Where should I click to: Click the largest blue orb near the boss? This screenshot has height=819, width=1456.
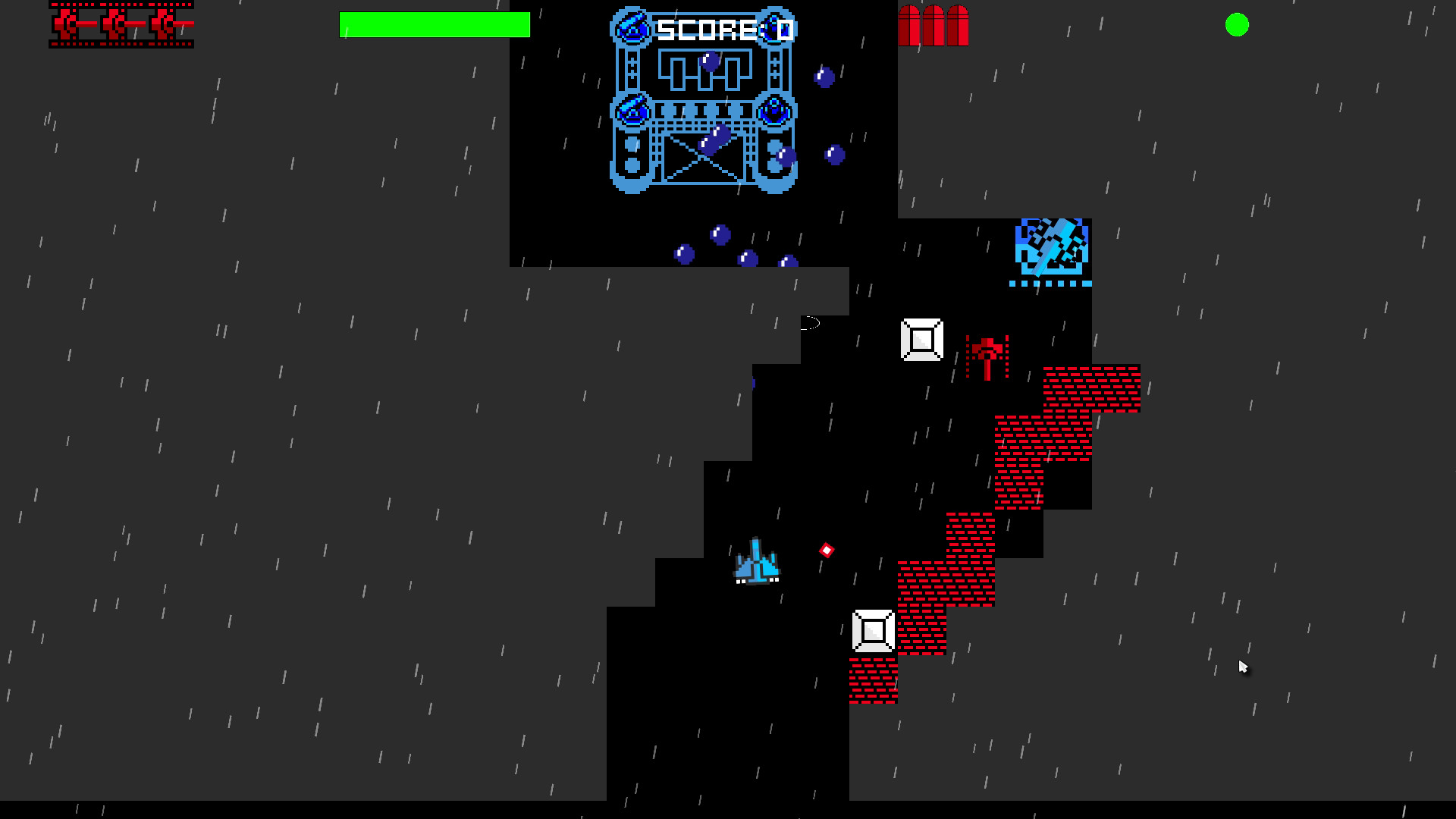click(x=714, y=141)
